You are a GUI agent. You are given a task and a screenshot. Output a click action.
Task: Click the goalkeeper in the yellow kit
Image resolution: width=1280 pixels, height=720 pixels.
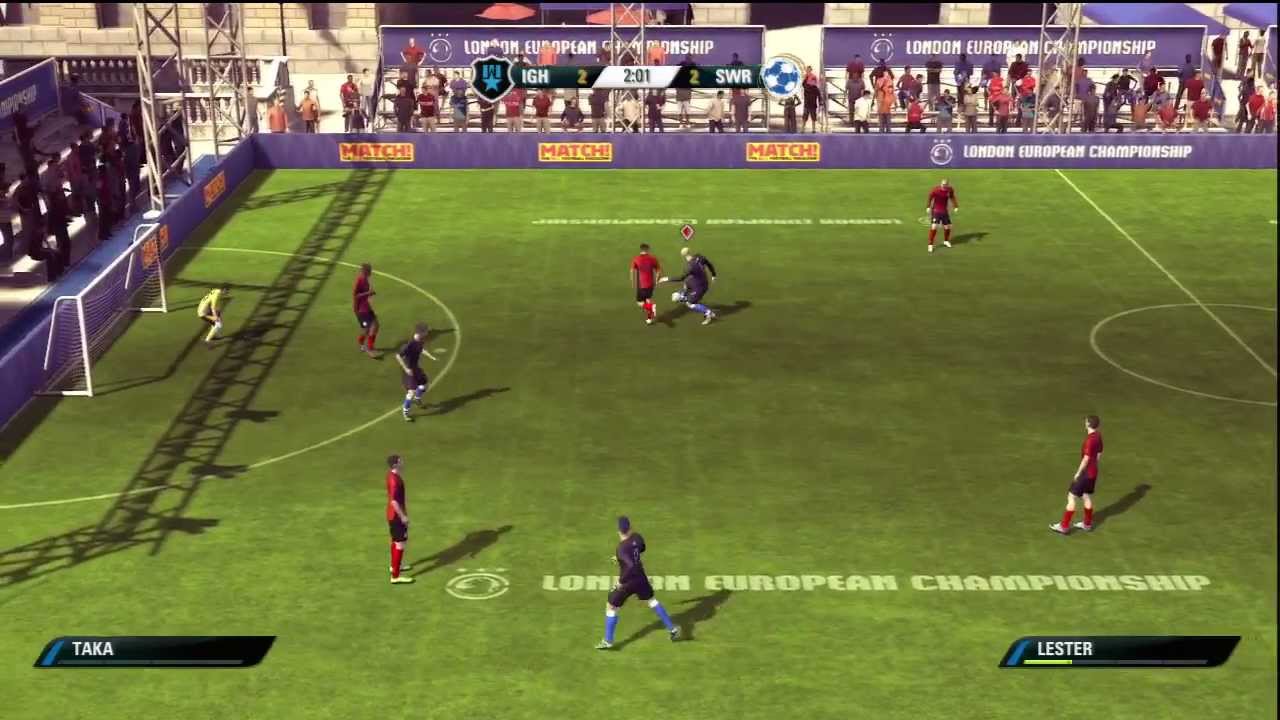pyautogui.click(x=212, y=310)
